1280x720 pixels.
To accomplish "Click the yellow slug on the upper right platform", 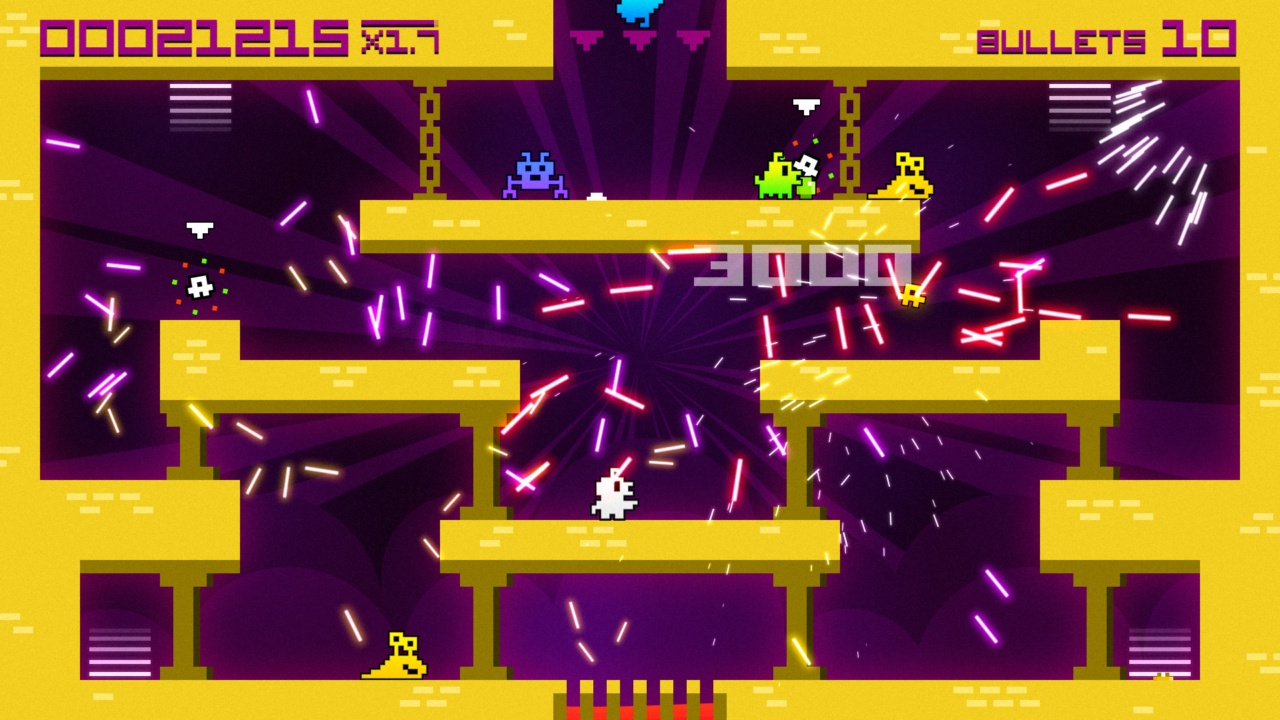I will (904, 178).
